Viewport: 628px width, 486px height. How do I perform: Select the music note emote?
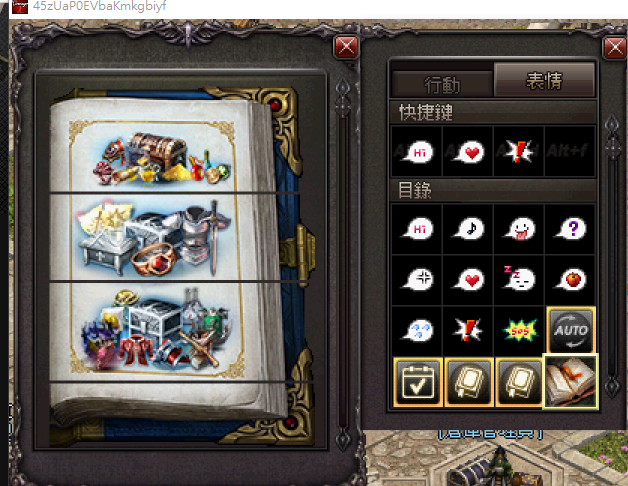pos(468,229)
